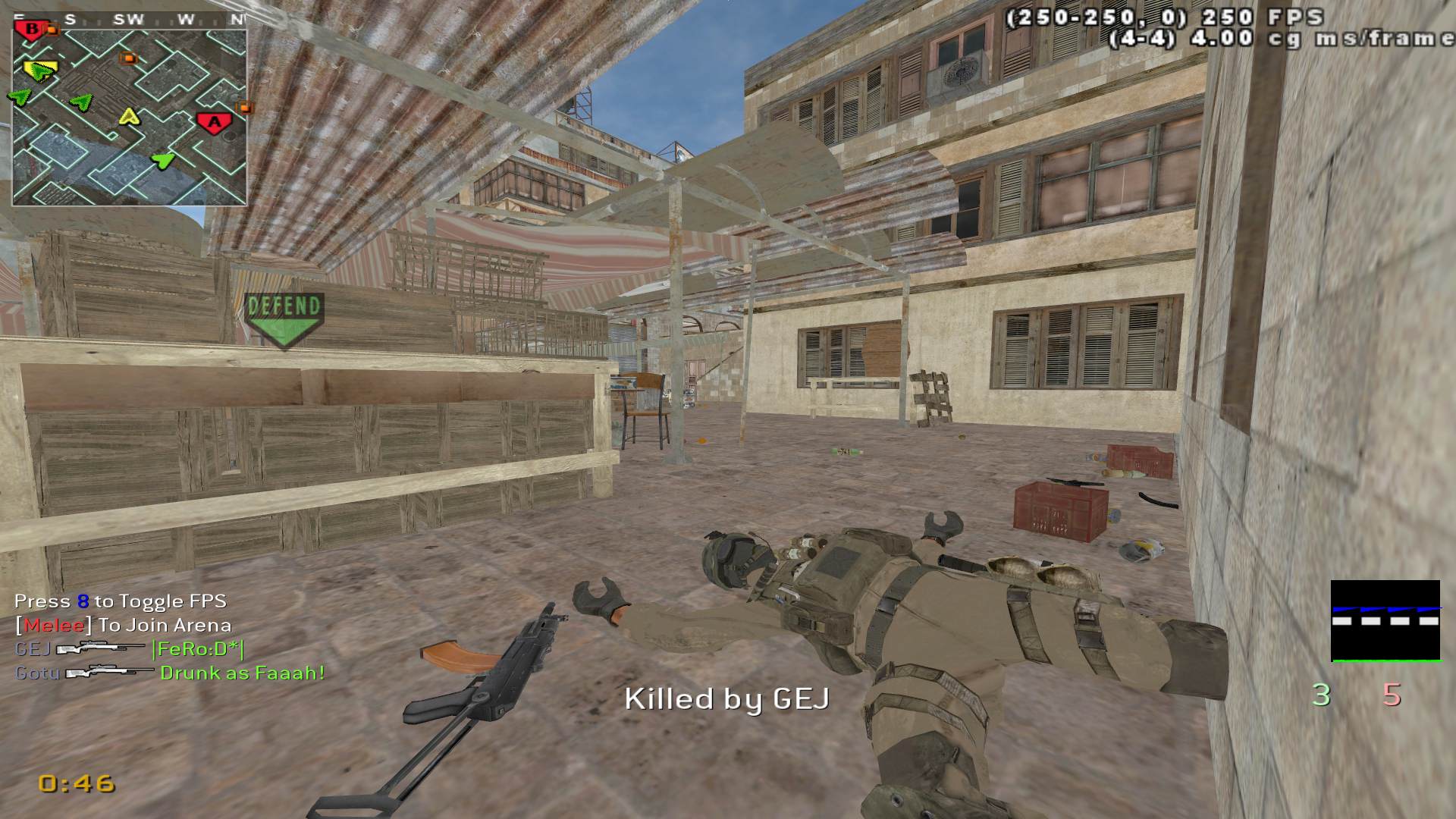1456x819 pixels.
Task: Select the red B site marker on minimap
Action: point(32,30)
